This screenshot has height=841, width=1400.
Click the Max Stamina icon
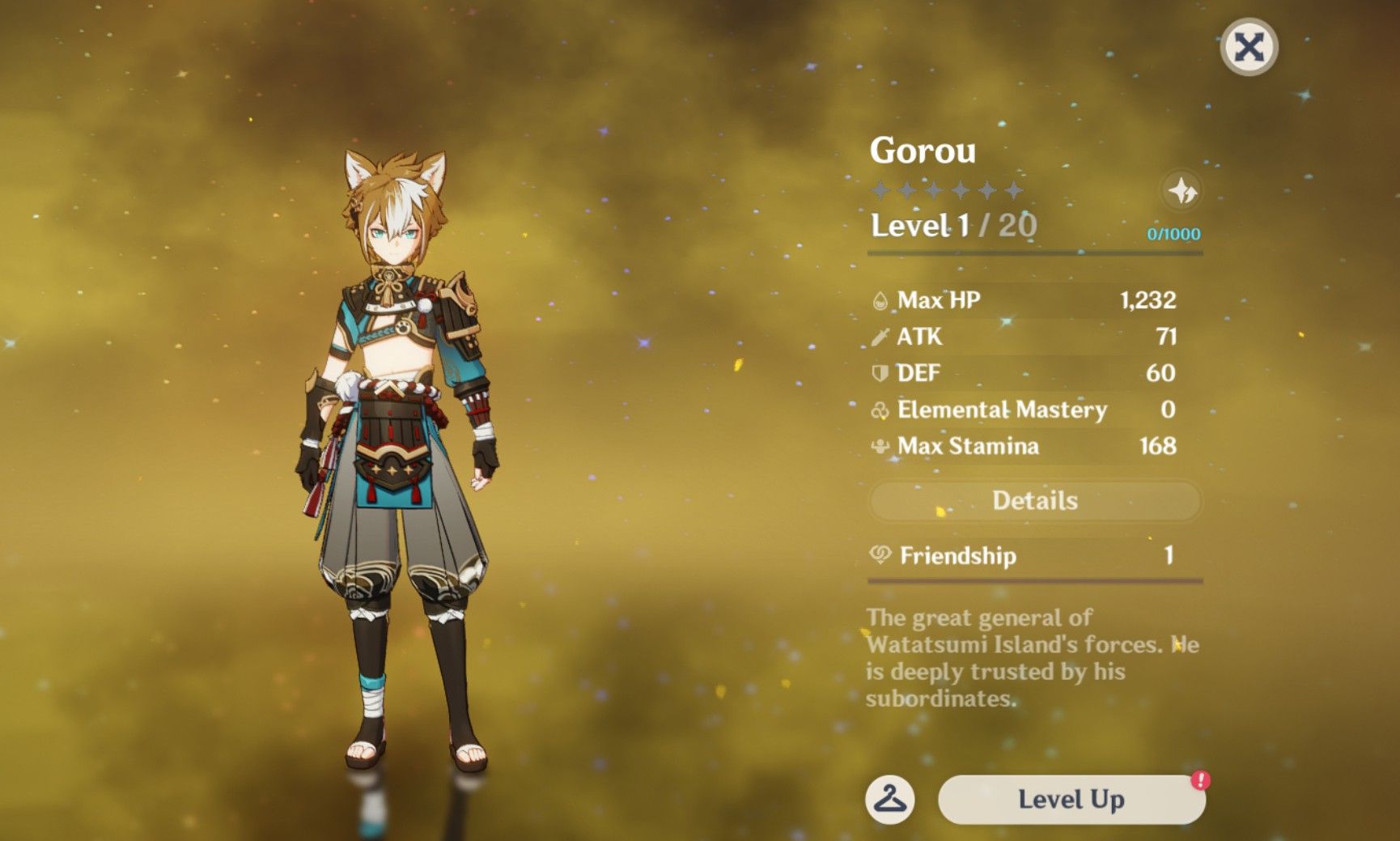880,446
